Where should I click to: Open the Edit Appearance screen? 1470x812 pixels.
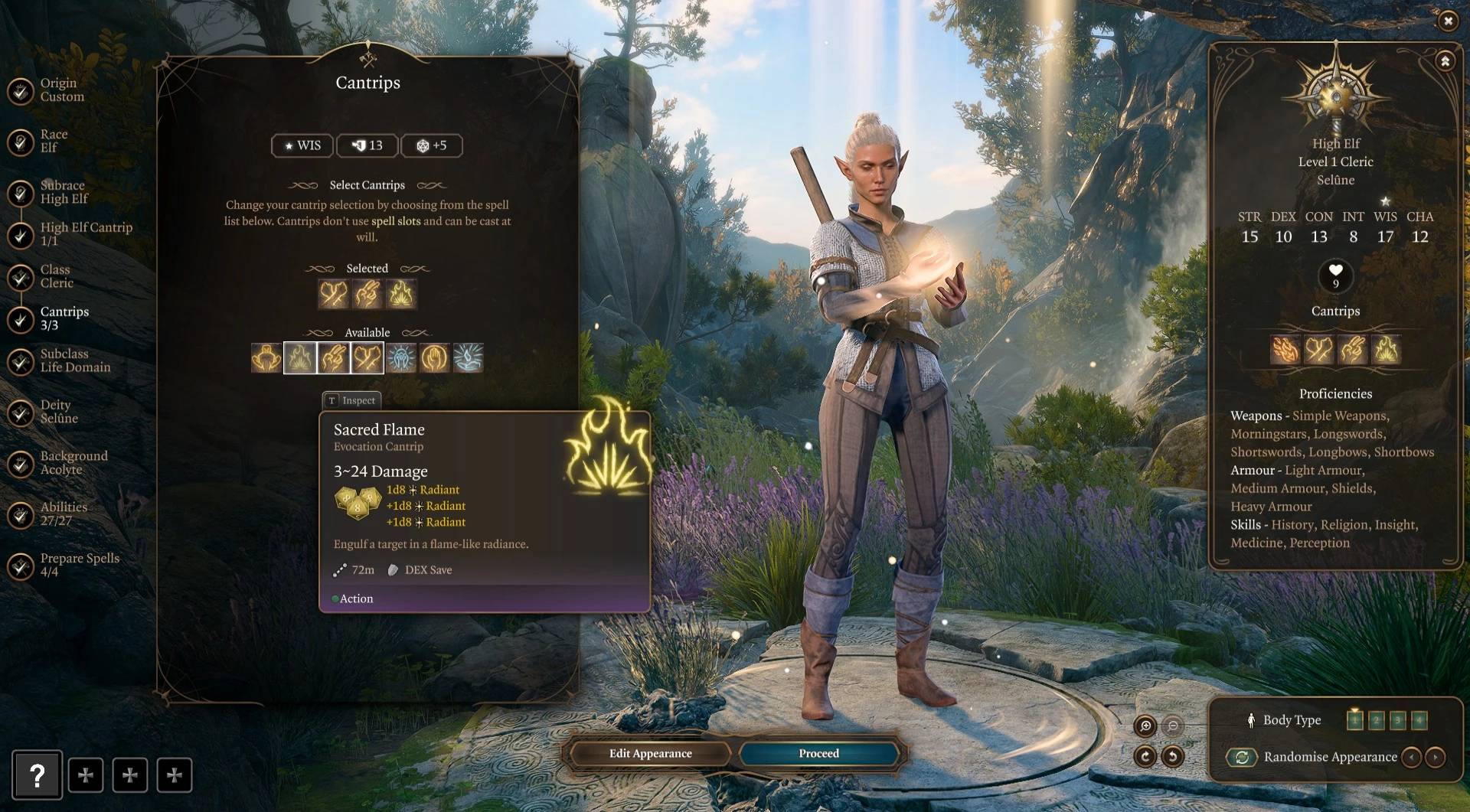coord(650,754)
